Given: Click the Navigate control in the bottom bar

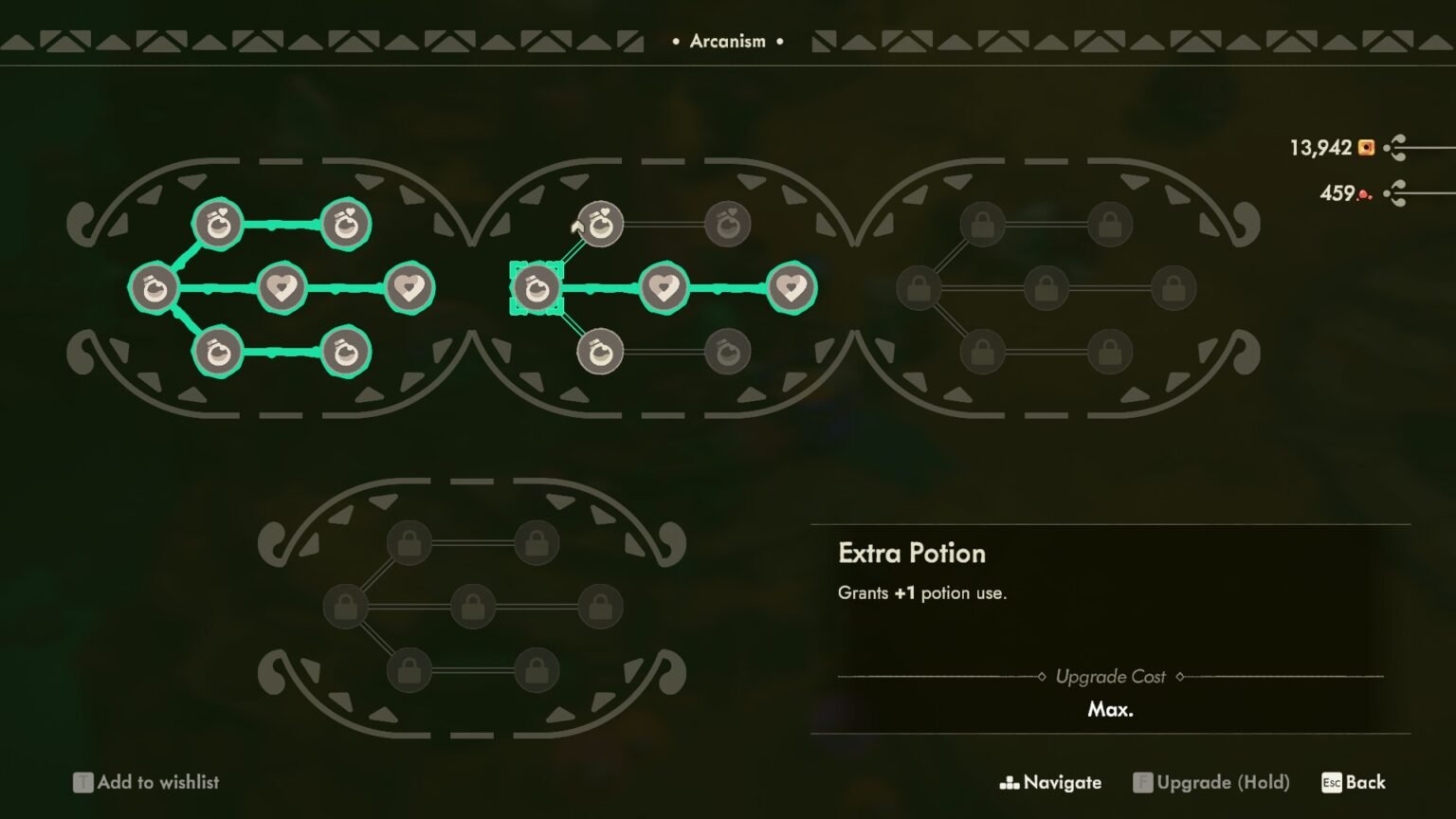Looking at the screenshot, I should coord(1049,782).
